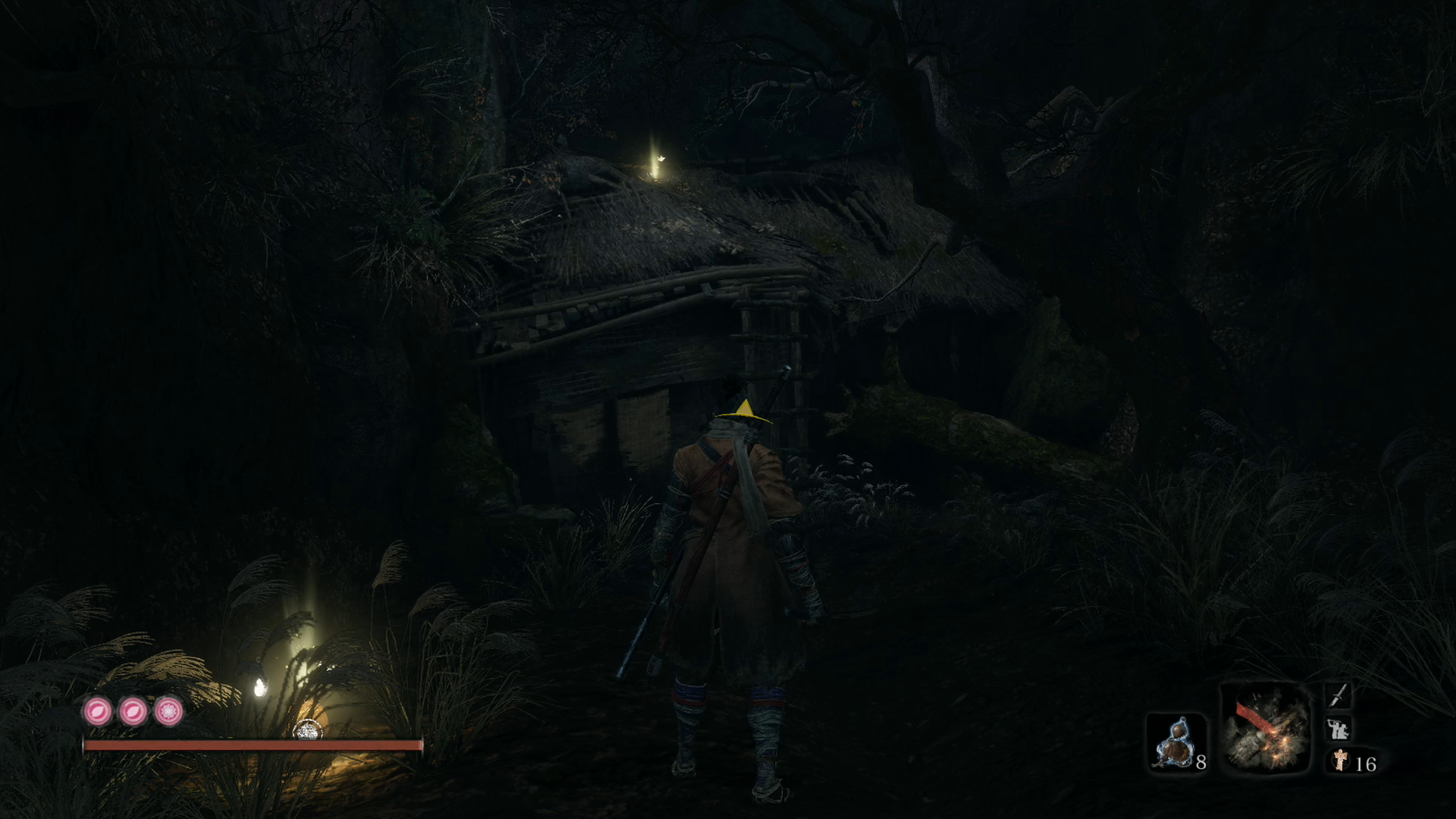
Task: Click the sword combat art icon
Action: [1338, 695]
